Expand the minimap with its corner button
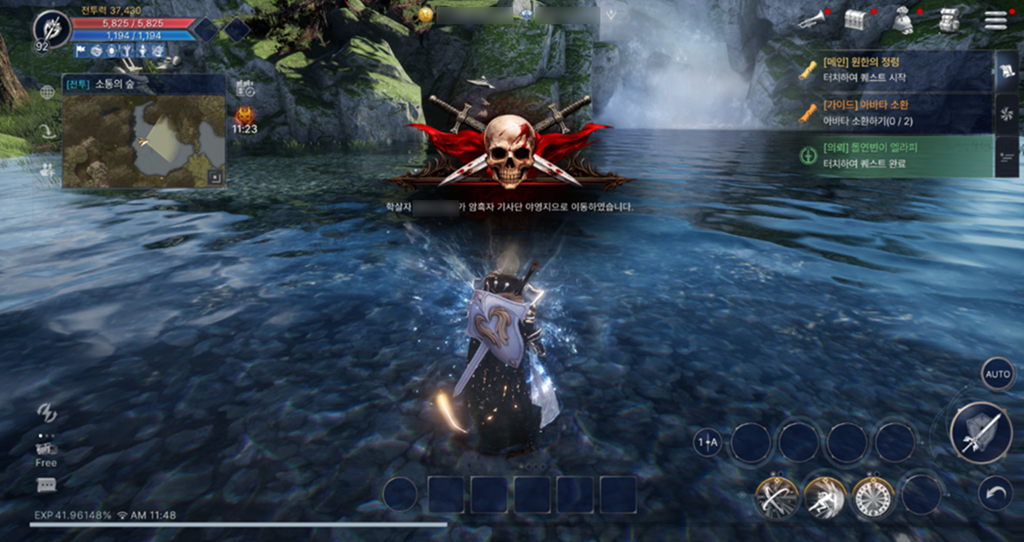Viewport: 1024px width, 542px height. point(214,178)
